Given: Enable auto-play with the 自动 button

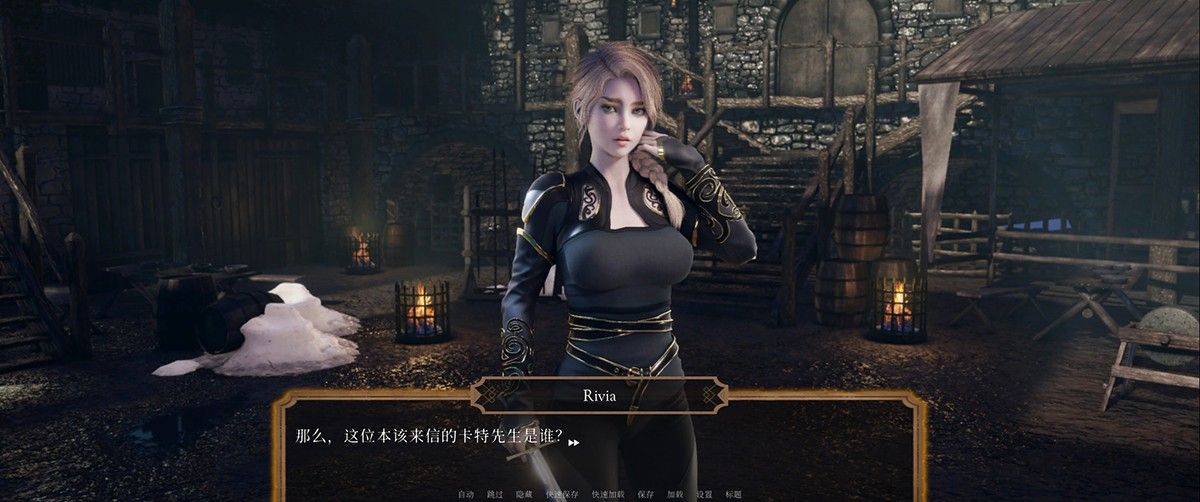Looking at the screenshot, I should (x=466, y=494).
